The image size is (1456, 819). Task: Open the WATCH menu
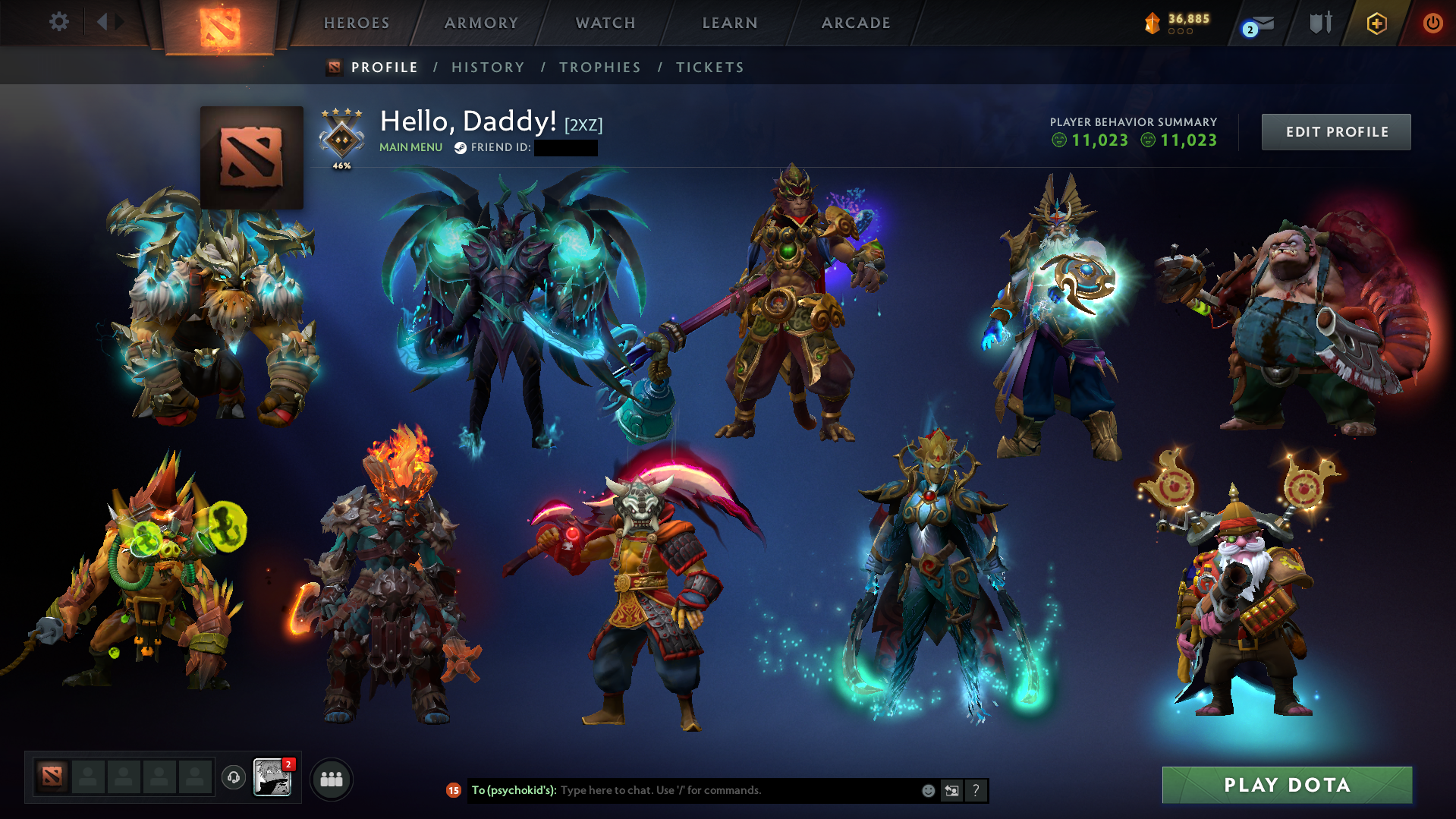(605, 23)
